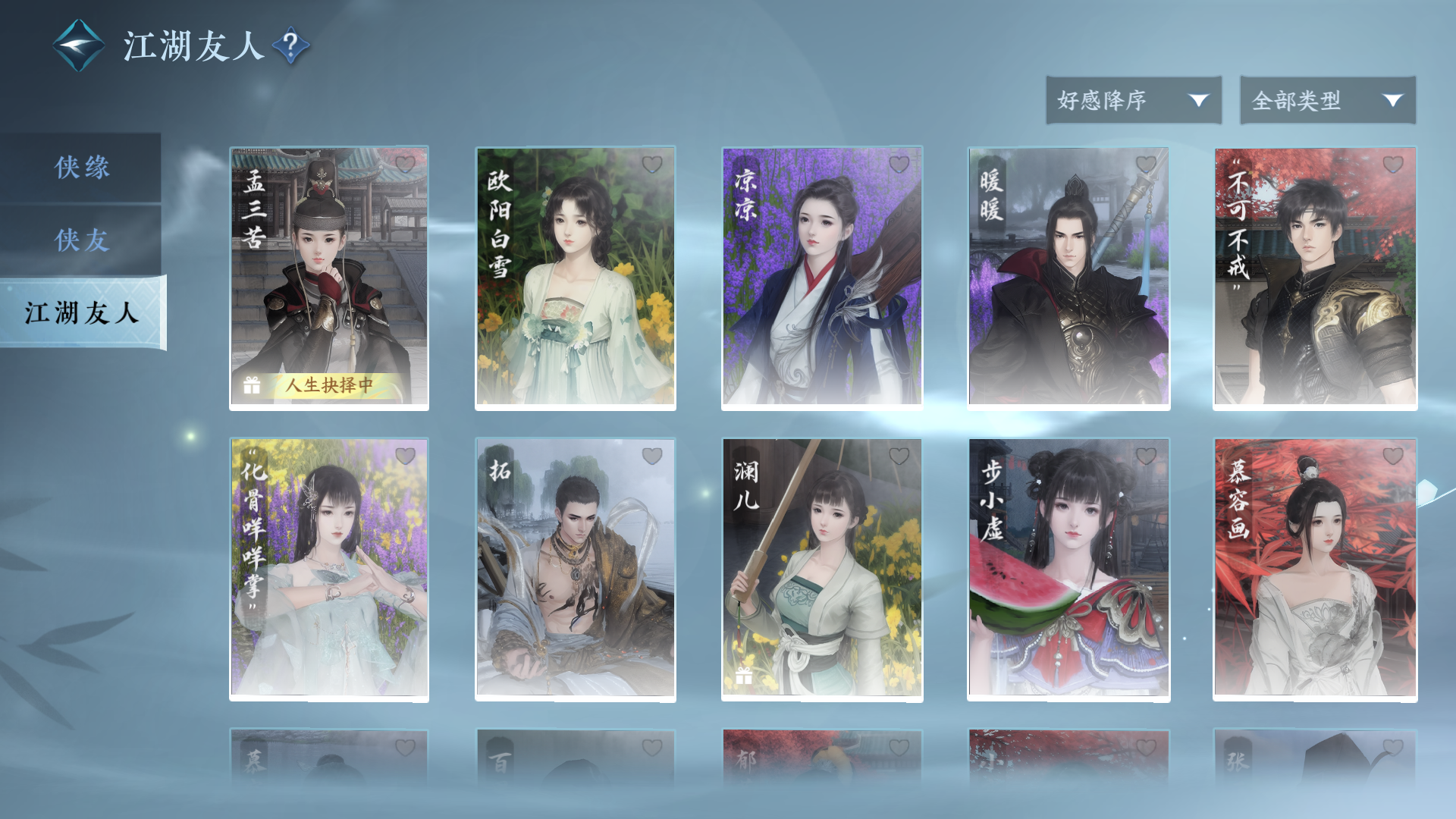Choose the 欧阳白雪 character card
The image size is (1456, 819).
(575, 278)
